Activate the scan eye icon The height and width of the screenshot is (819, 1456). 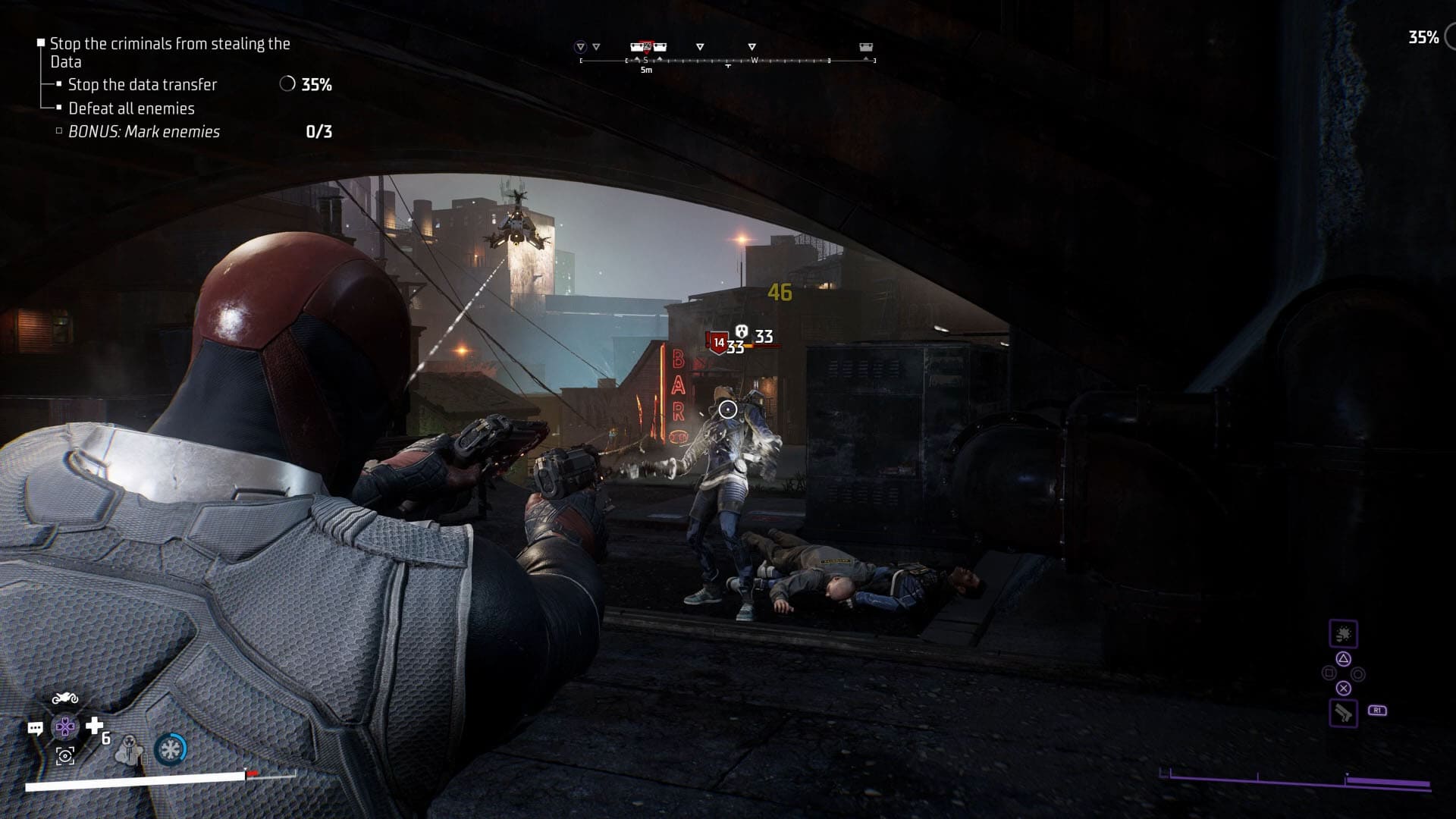coord(65,755)
